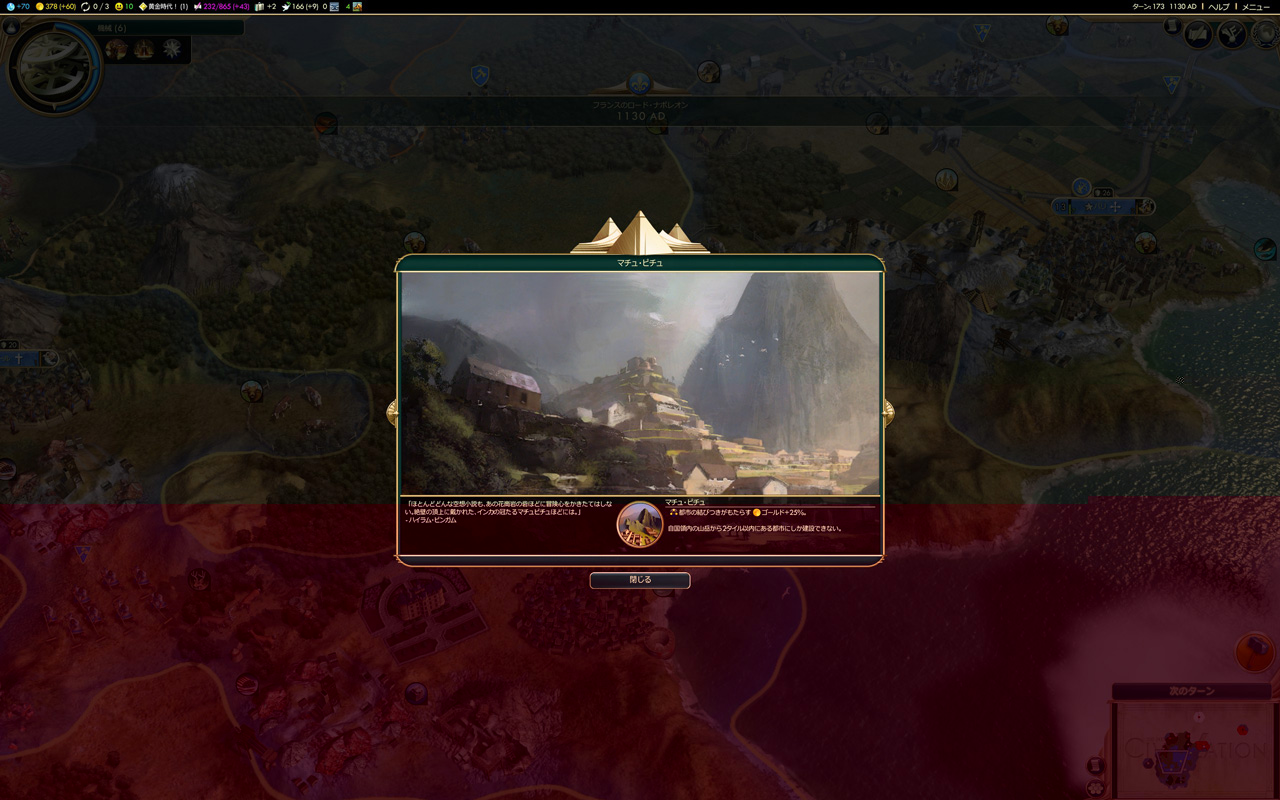Image resolution: width=1280 pixels, height=800 pixels.
Task: Select the production hammer notification
Action: (1254, 652)
